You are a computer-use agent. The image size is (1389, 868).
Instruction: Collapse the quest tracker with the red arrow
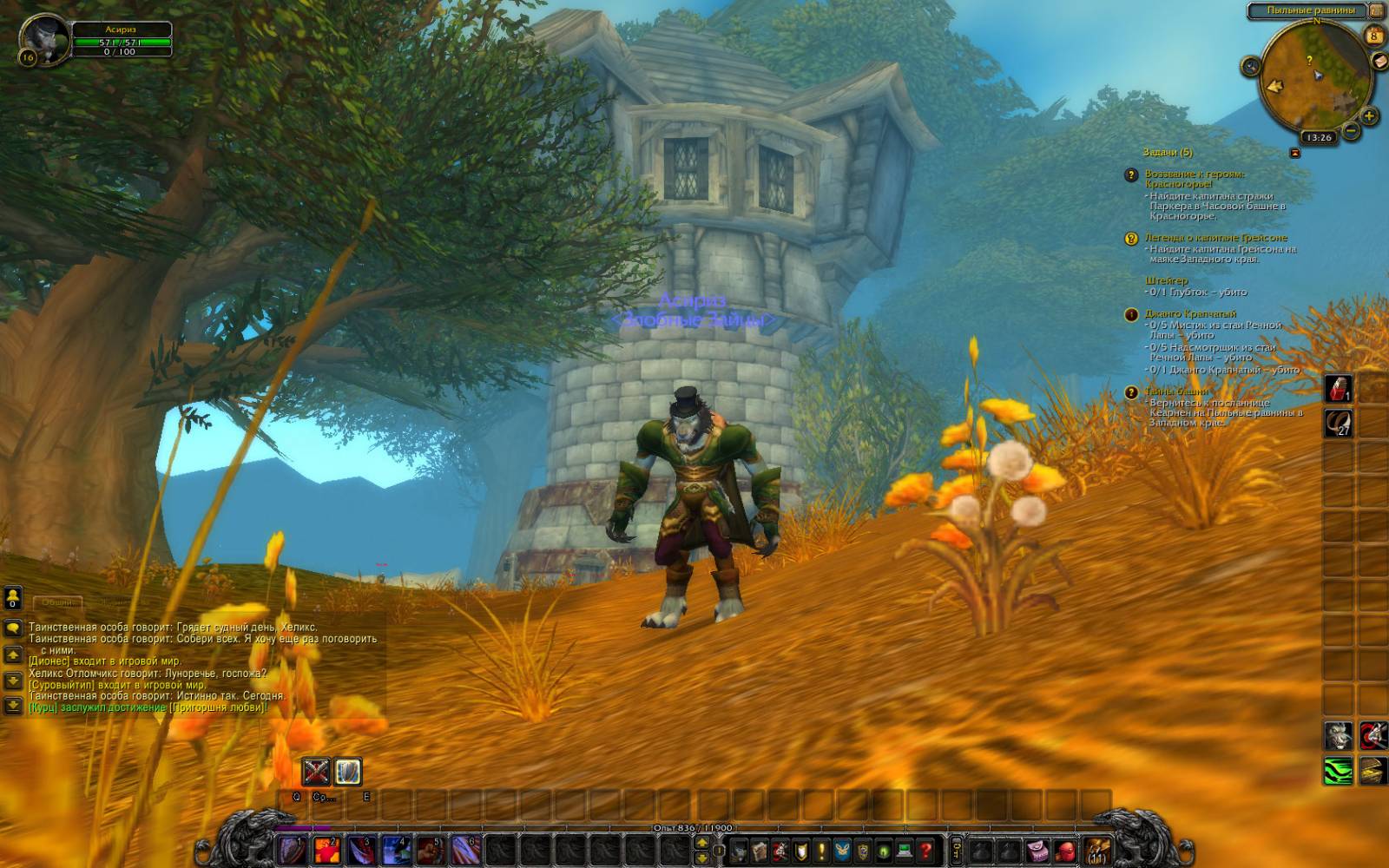(1295, 153)
